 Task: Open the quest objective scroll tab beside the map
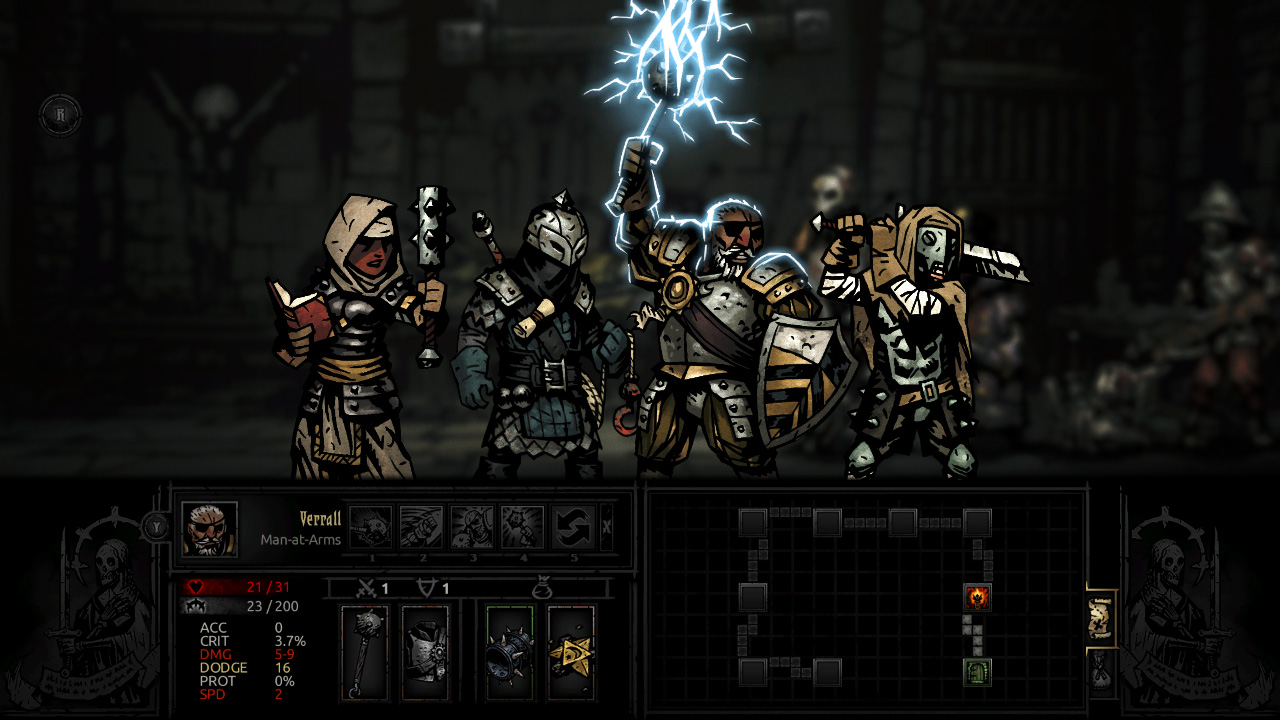(x=1101, y=618)
